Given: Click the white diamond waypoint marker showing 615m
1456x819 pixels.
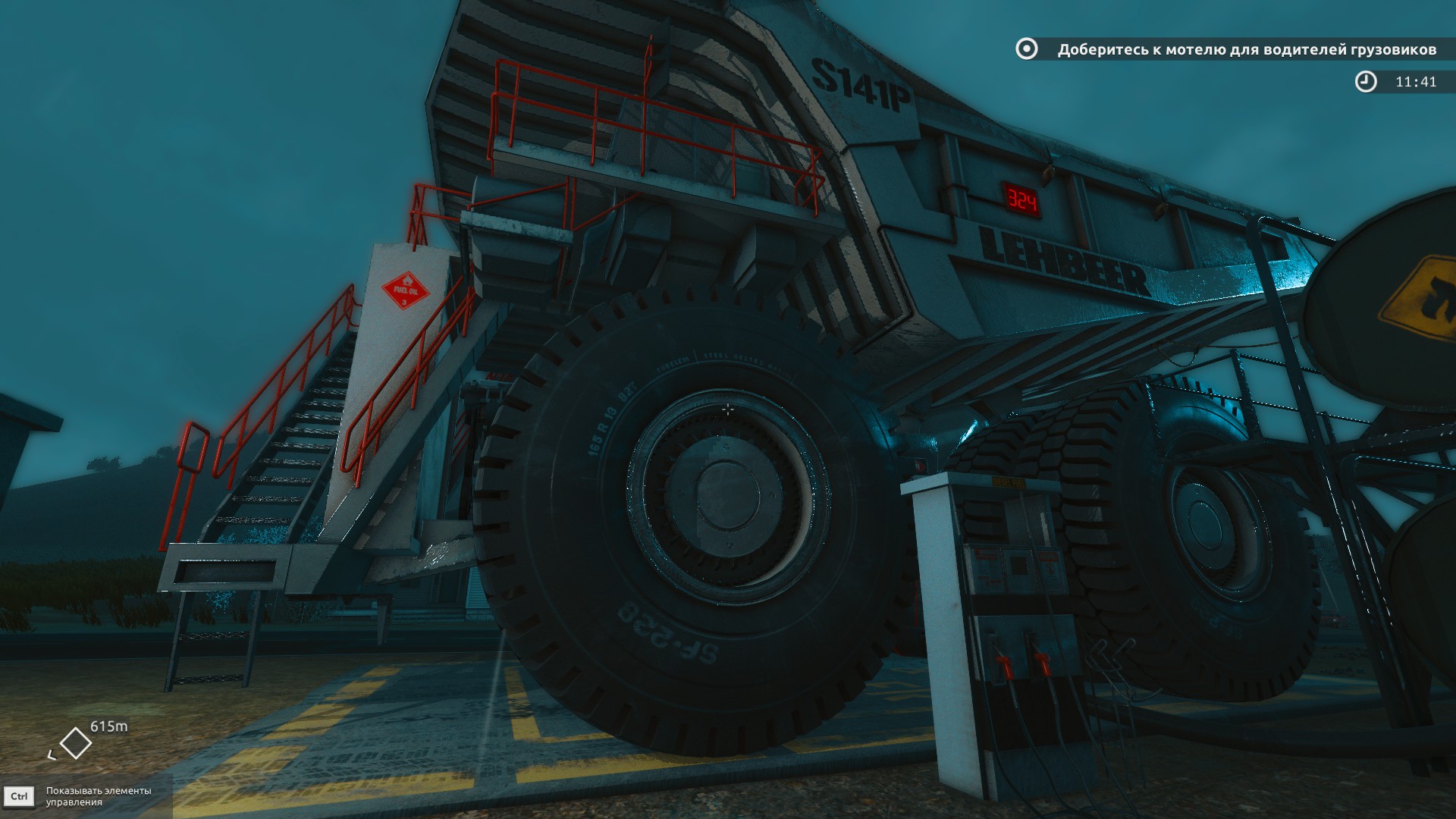Looking at the screenshot, I should click(x=76, y=742).
